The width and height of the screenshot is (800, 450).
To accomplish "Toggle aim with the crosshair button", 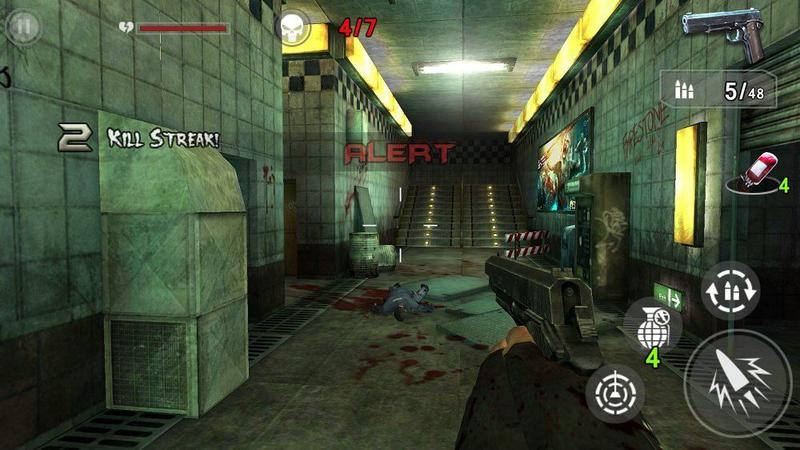I will [616, 393].
